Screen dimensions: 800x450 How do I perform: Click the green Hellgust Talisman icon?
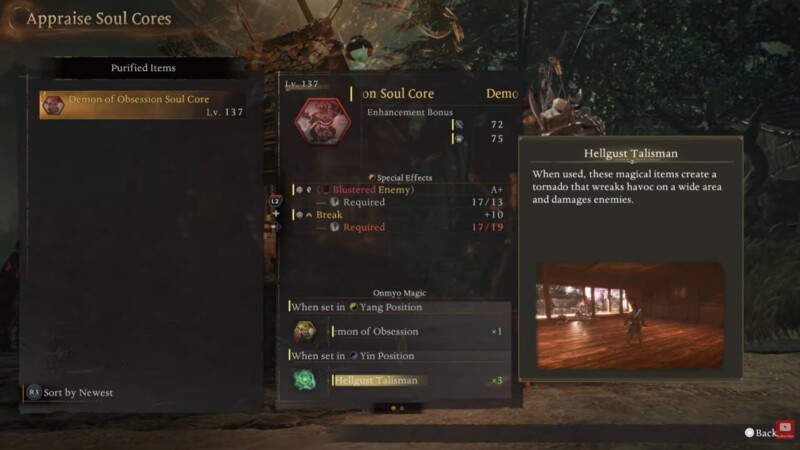coord(306,380)
